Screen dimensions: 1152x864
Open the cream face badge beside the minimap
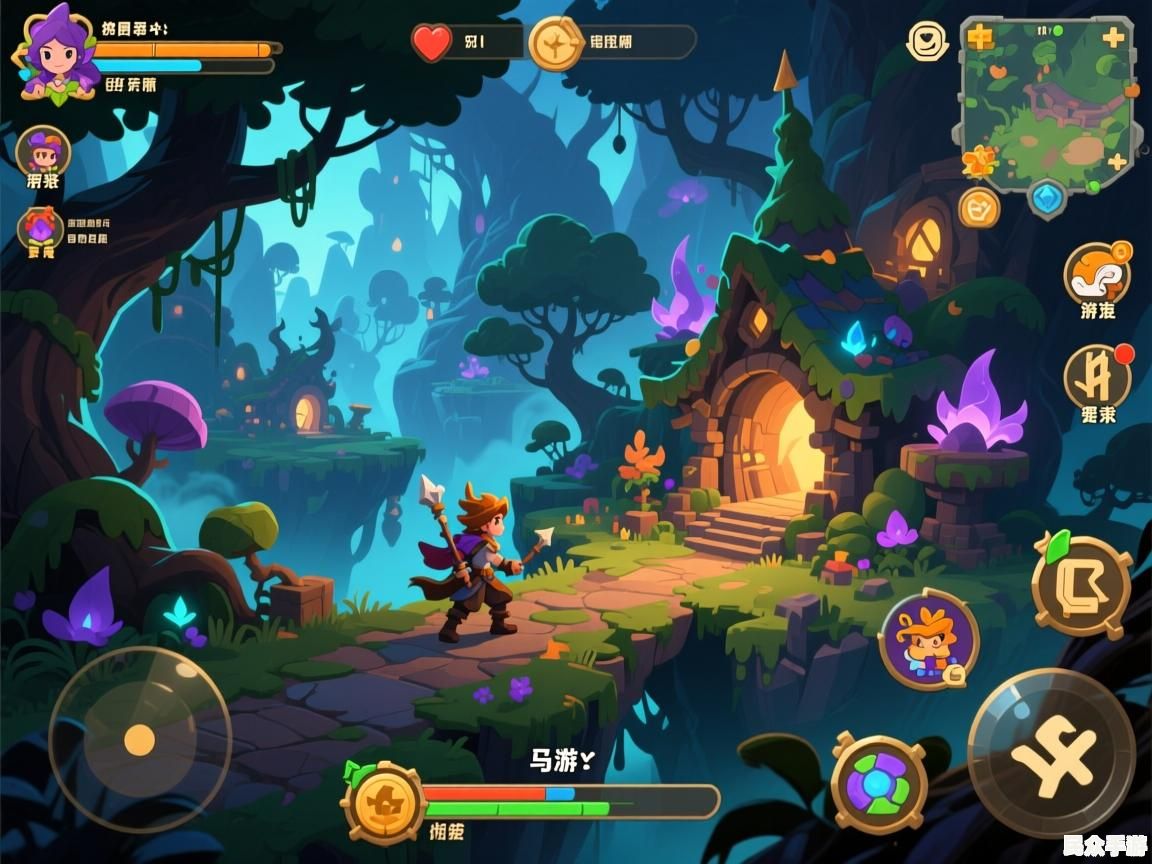tap(927, 41)
